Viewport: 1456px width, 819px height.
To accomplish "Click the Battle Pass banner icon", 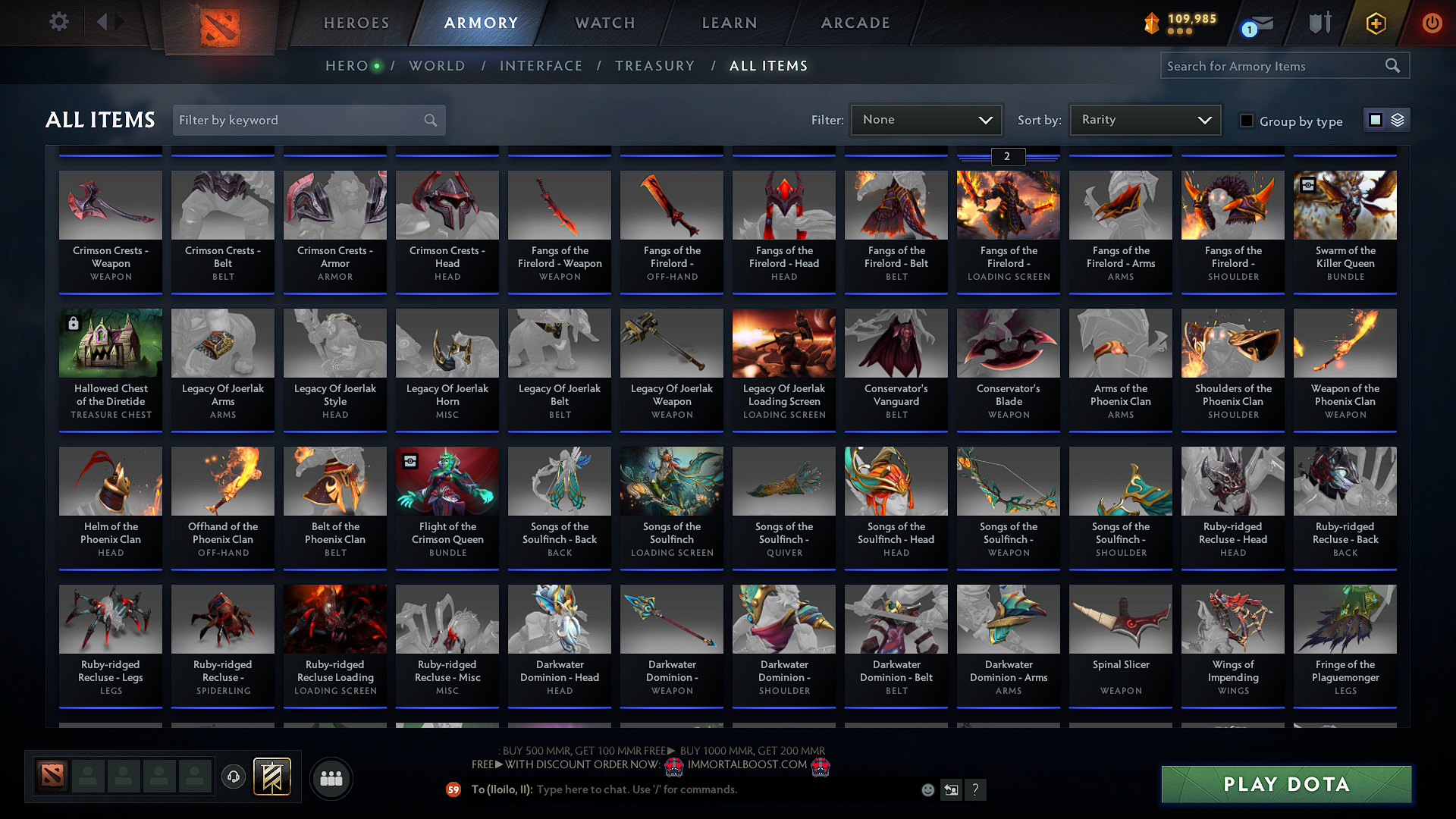I will [271, 776].
